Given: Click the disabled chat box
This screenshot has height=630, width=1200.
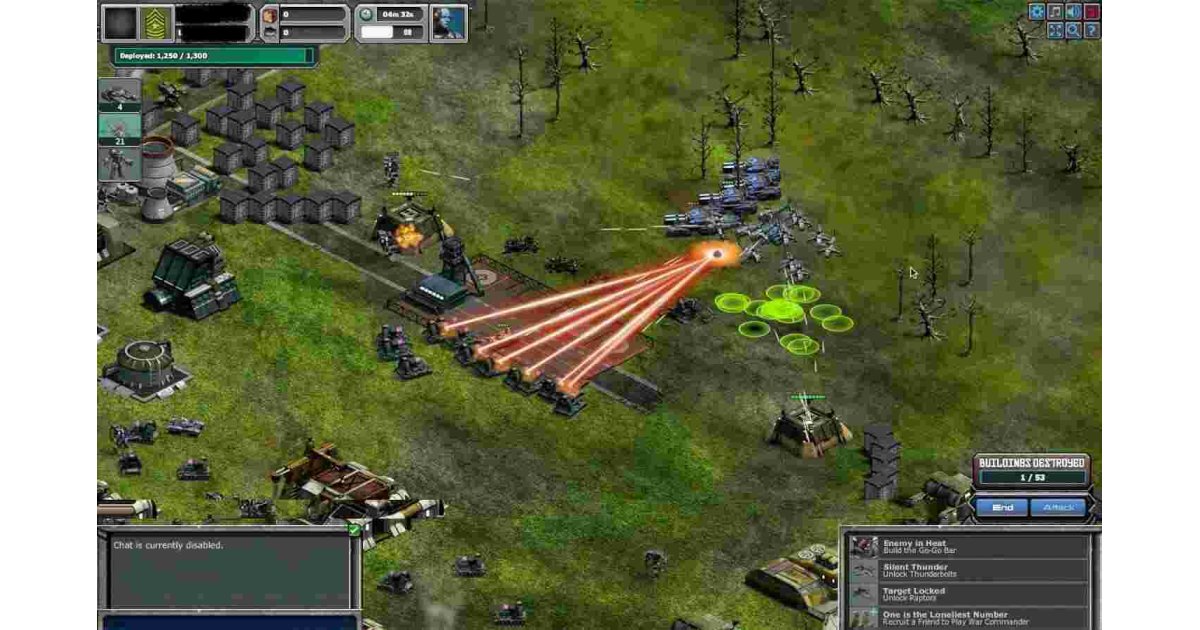Looking at the screenshot, I should pyautogui.click(x=227, y=572).
